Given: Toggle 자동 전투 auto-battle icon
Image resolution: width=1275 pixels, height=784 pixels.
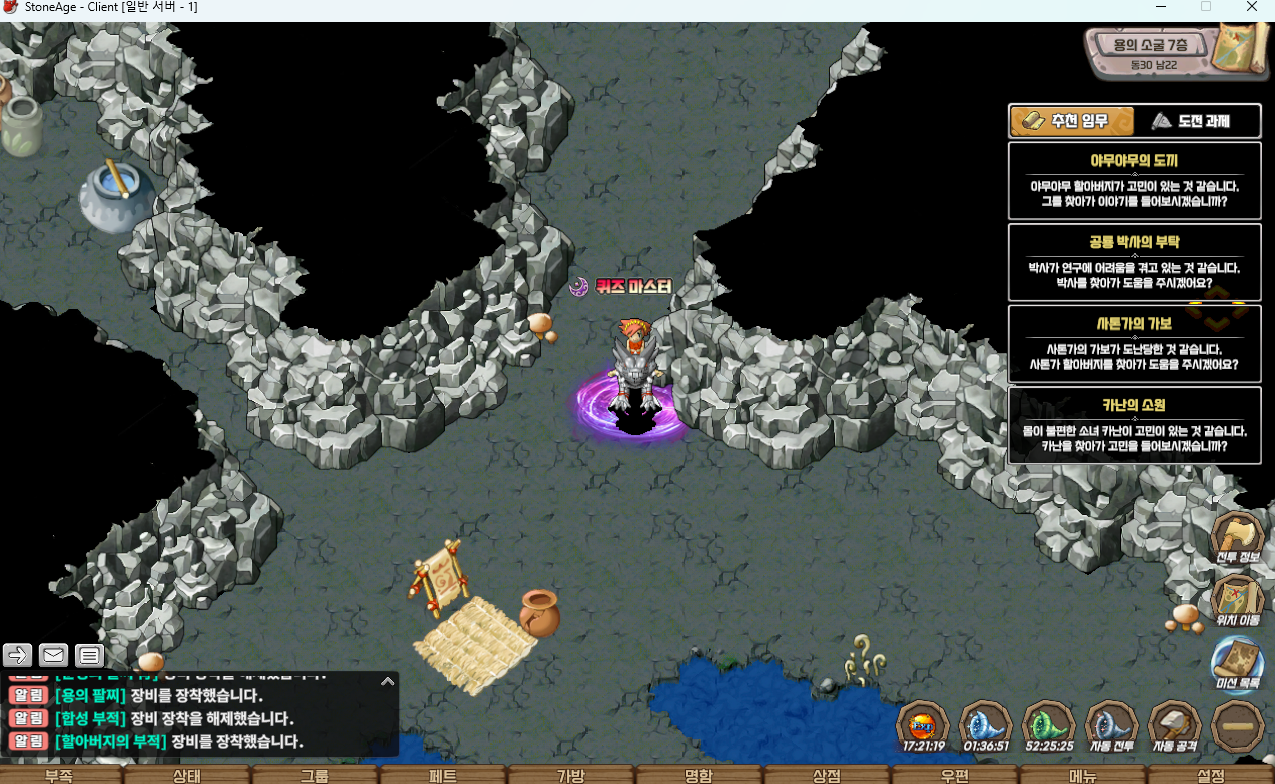Looking at the screenshot, I should click(1112, 726).
